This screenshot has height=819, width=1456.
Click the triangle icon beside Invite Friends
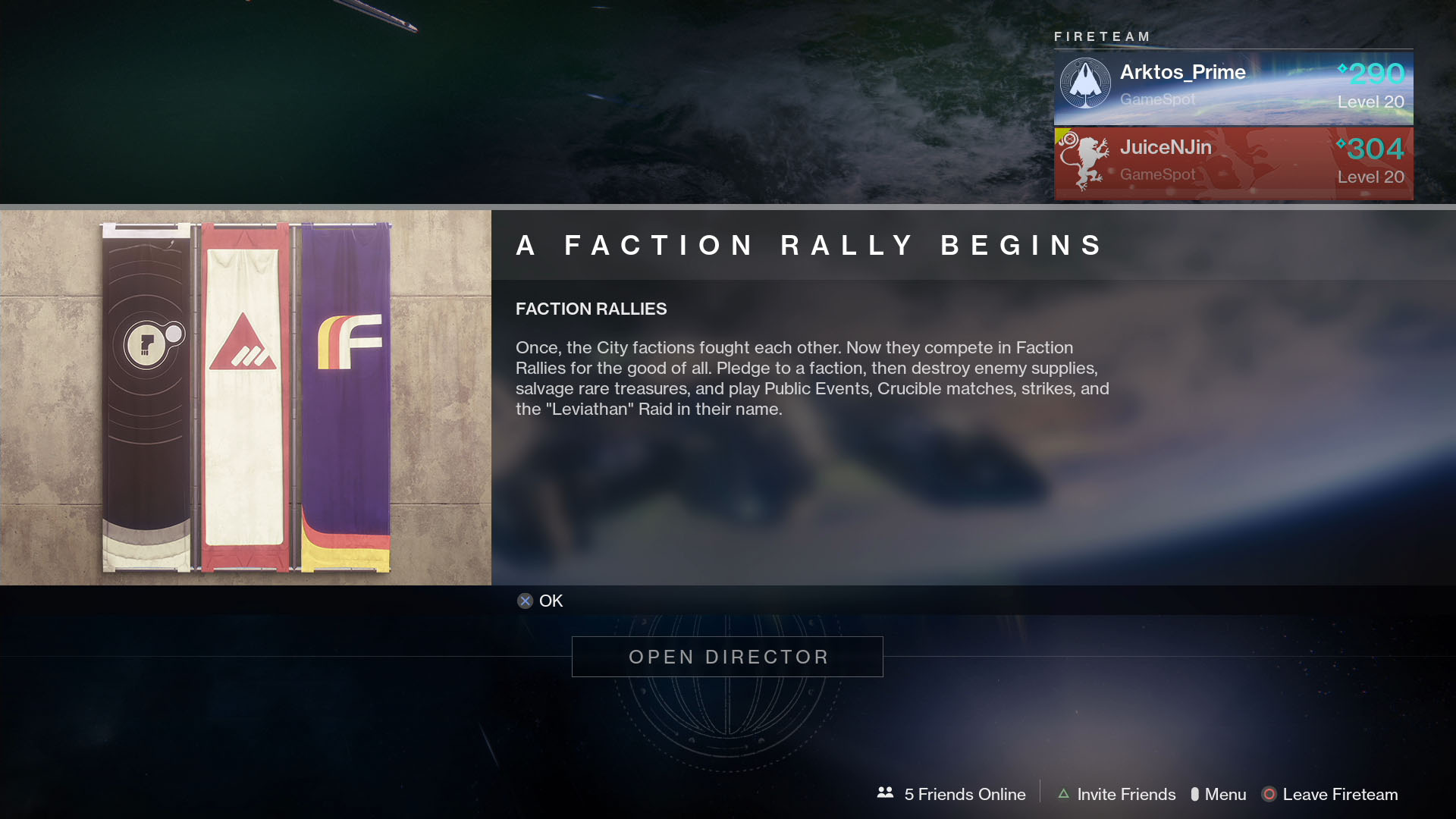pyautogui.click(x=1062, y=794)
